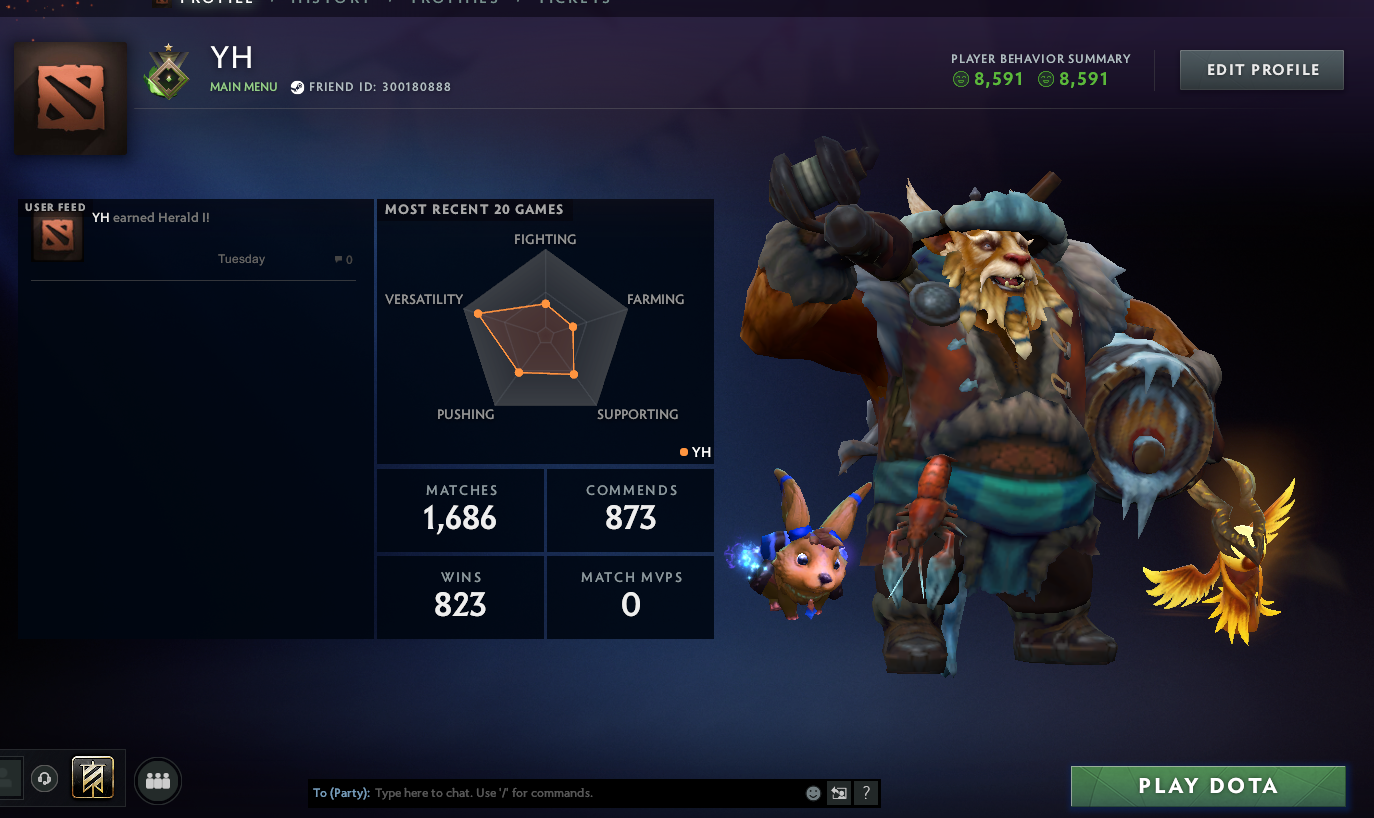1374x818 pixels.
Task: Click the emoticon smiley in the chat bar
Action: [x=811, y=792]
